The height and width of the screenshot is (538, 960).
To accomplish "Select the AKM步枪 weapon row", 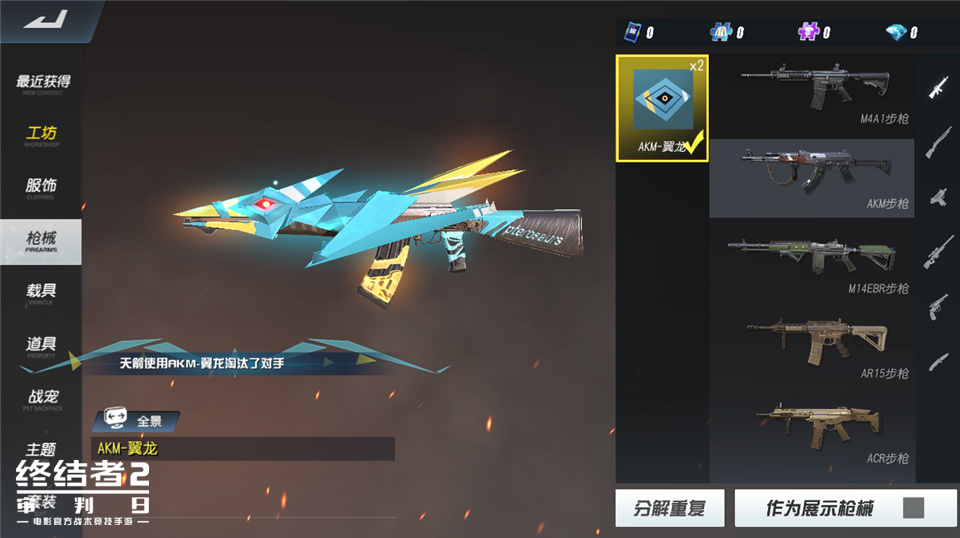I will (812, 179).
